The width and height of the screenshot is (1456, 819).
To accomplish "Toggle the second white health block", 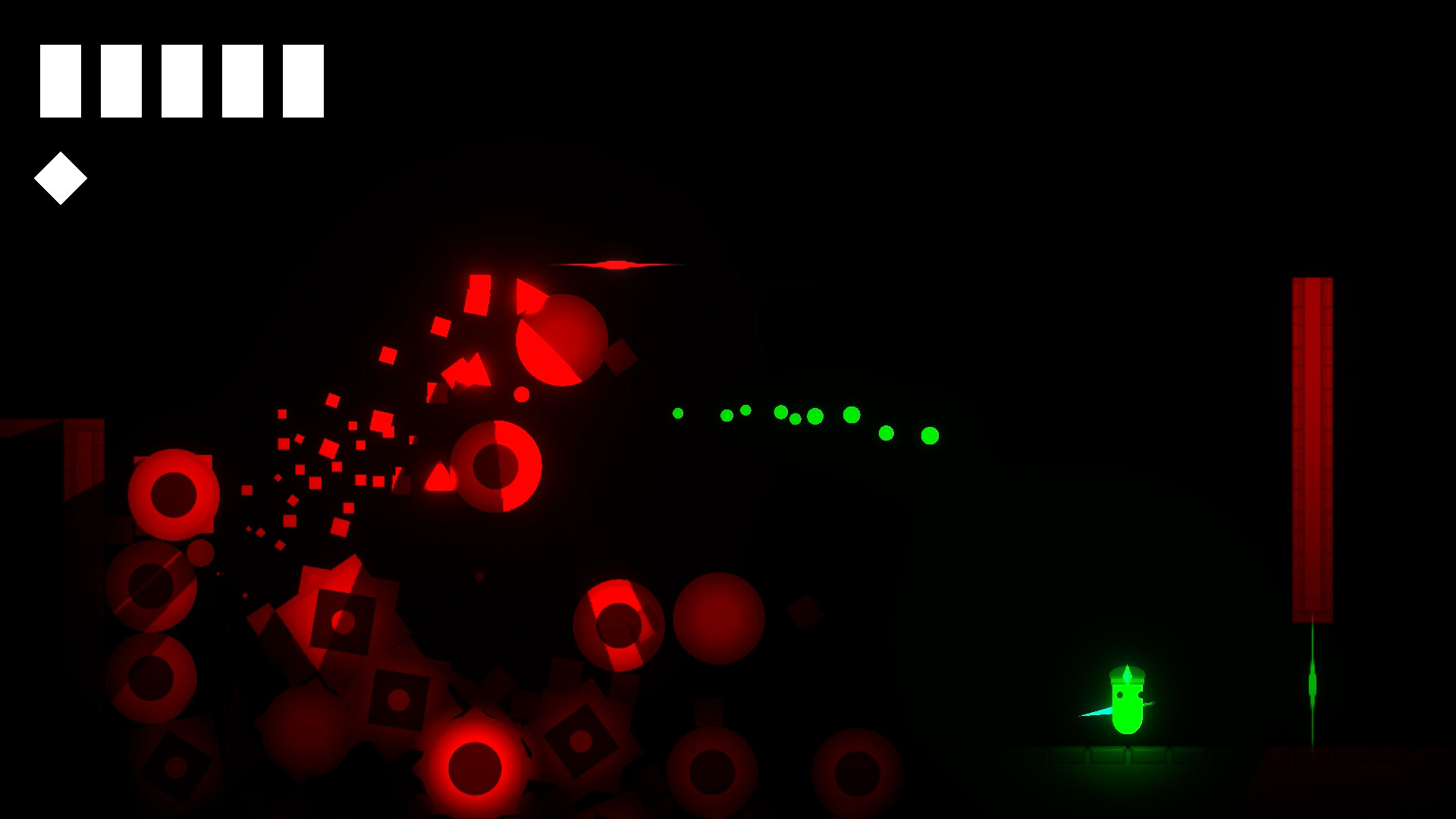I will [x=121, y=82].
